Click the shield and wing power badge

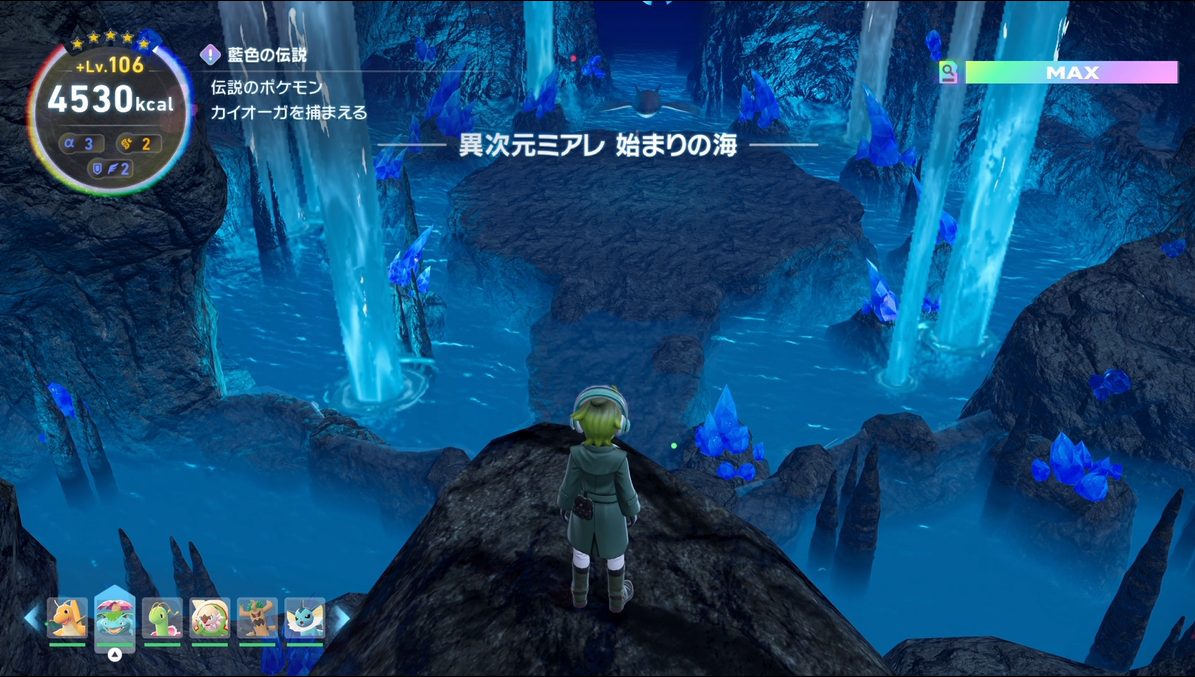(x=110, y=168)
